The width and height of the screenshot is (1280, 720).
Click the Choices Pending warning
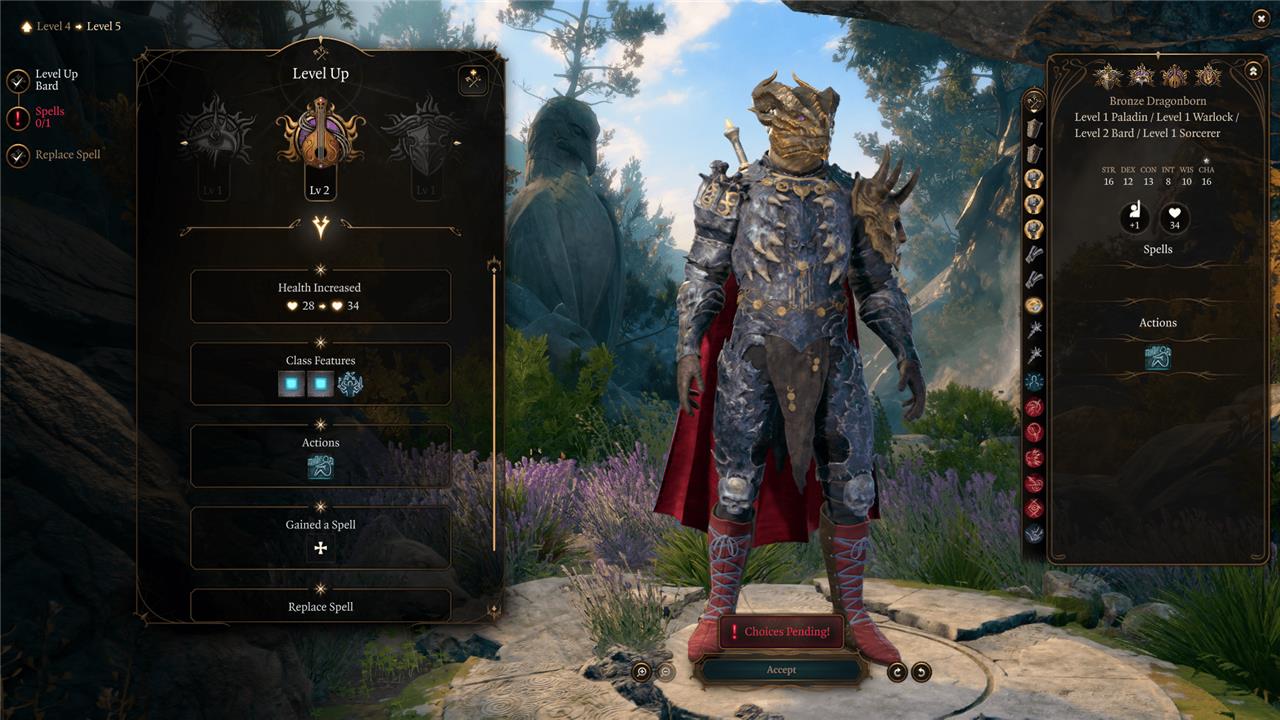coord(781,632)
